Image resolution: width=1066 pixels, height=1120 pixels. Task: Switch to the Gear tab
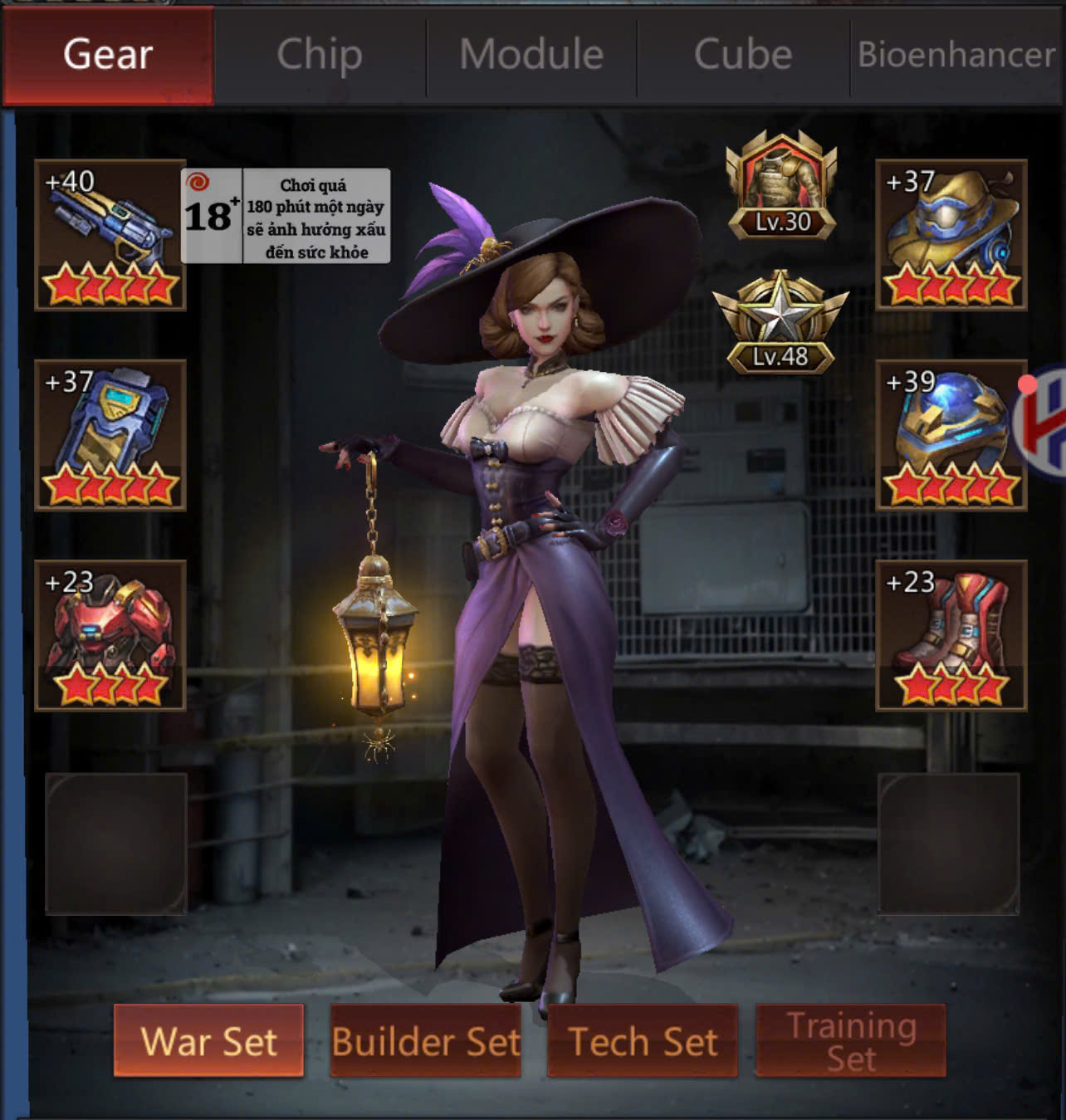[x=108, y=55]
